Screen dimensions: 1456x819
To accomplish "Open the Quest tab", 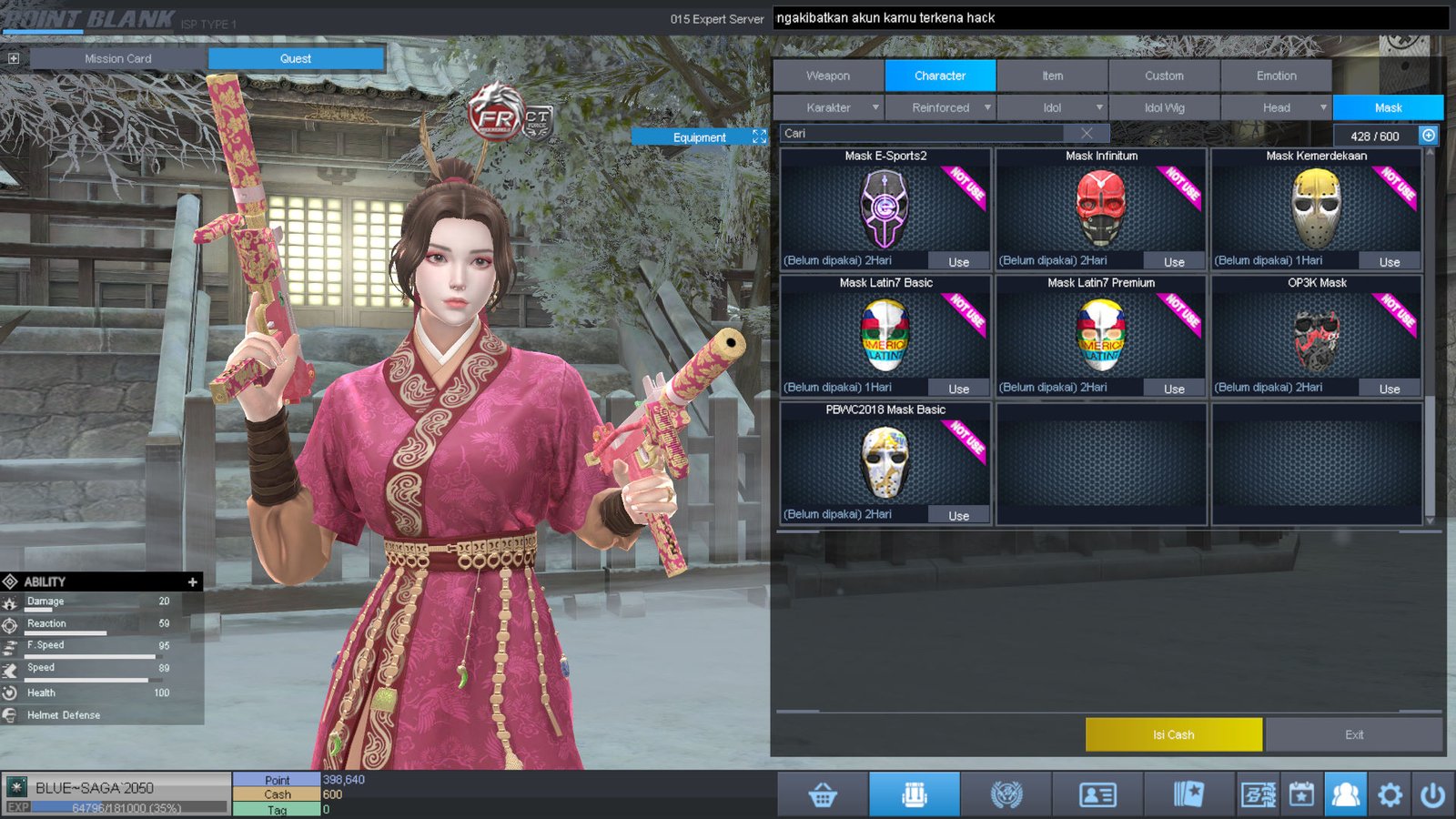I will point(296,58).
